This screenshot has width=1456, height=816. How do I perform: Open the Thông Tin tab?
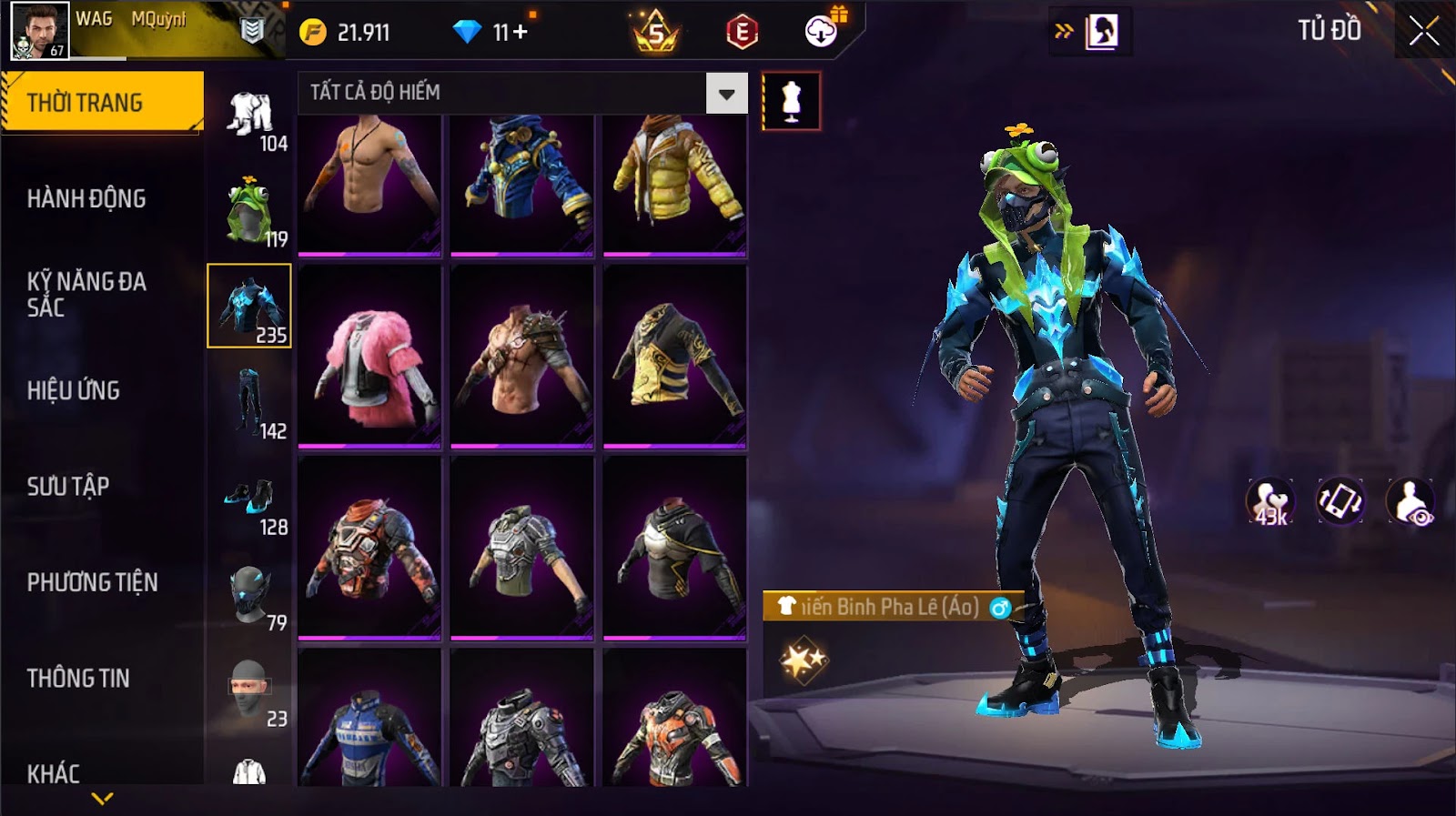(78, 678)
